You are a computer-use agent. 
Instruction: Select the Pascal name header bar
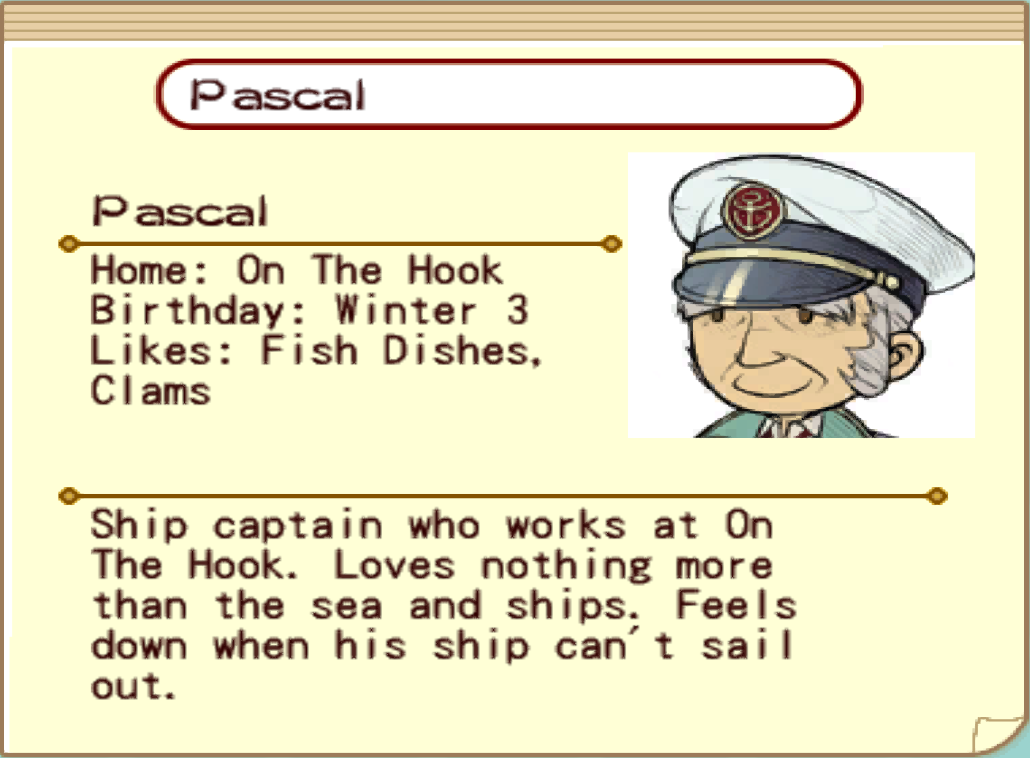tap(508, 95)
